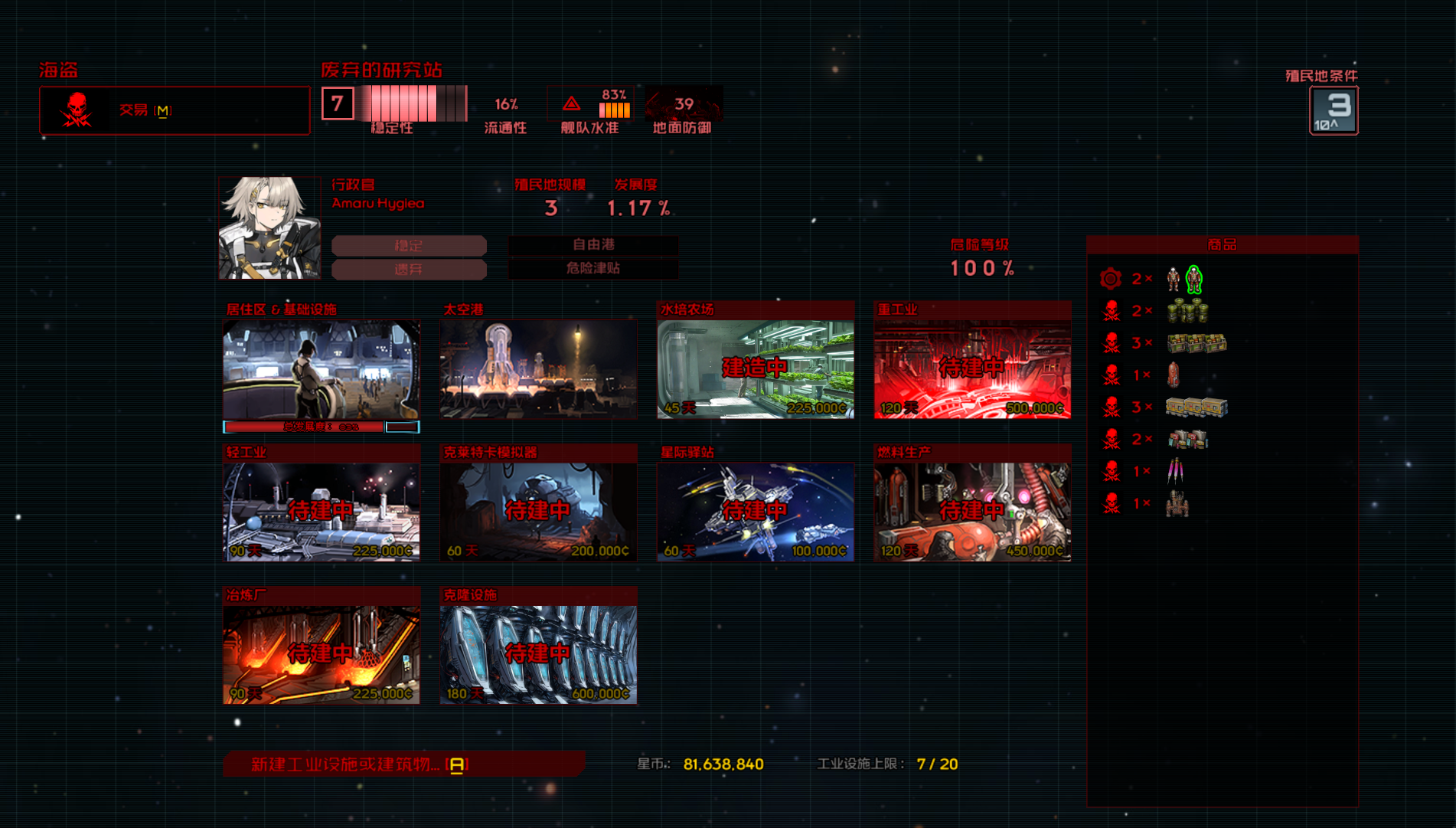Screen dimensions: 1456x828
Task: Click the 稳定 (stabilize) button
Action: click(x=409, y=246)
